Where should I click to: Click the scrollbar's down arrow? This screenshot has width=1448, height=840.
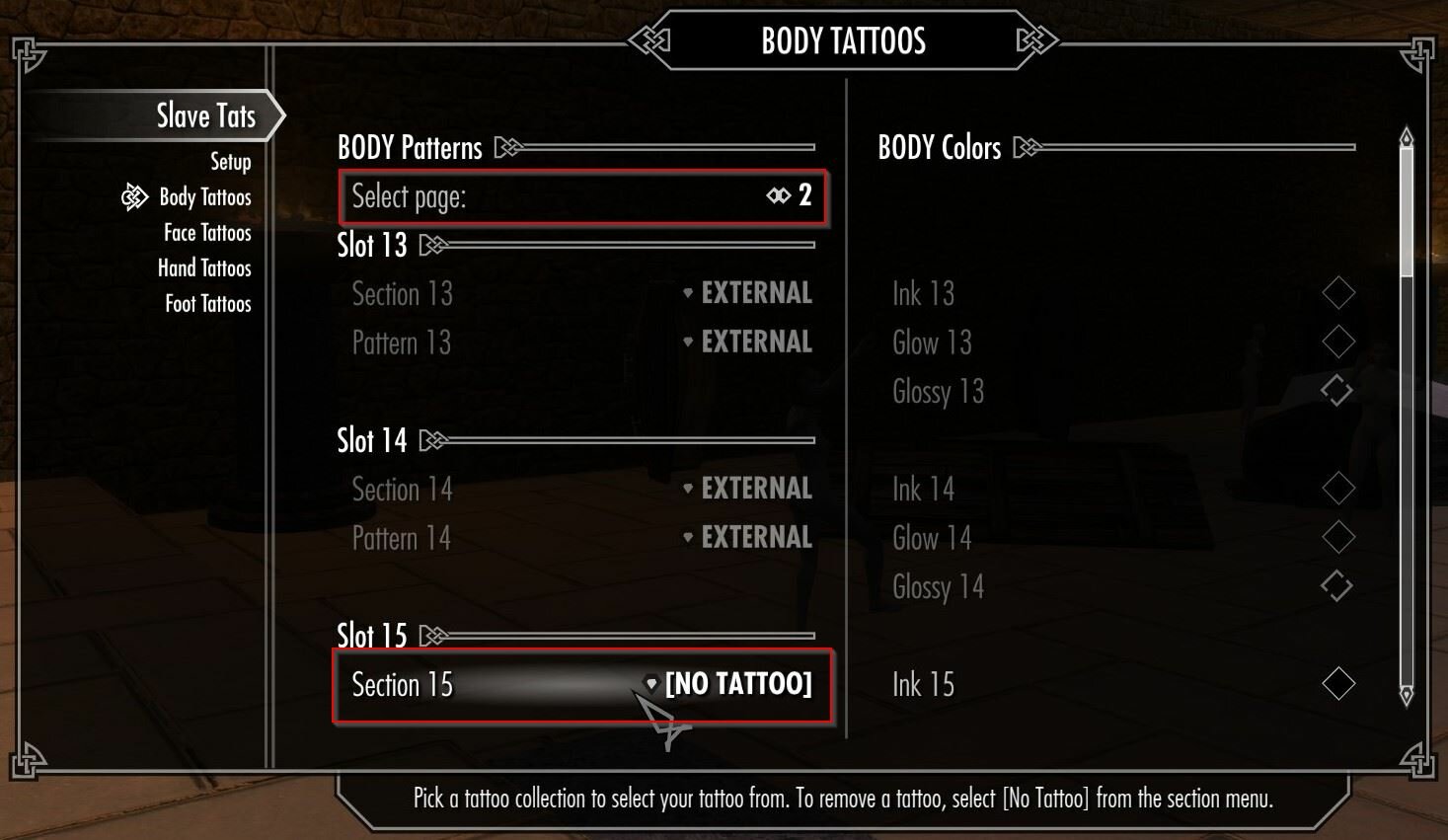(1407, 696)
